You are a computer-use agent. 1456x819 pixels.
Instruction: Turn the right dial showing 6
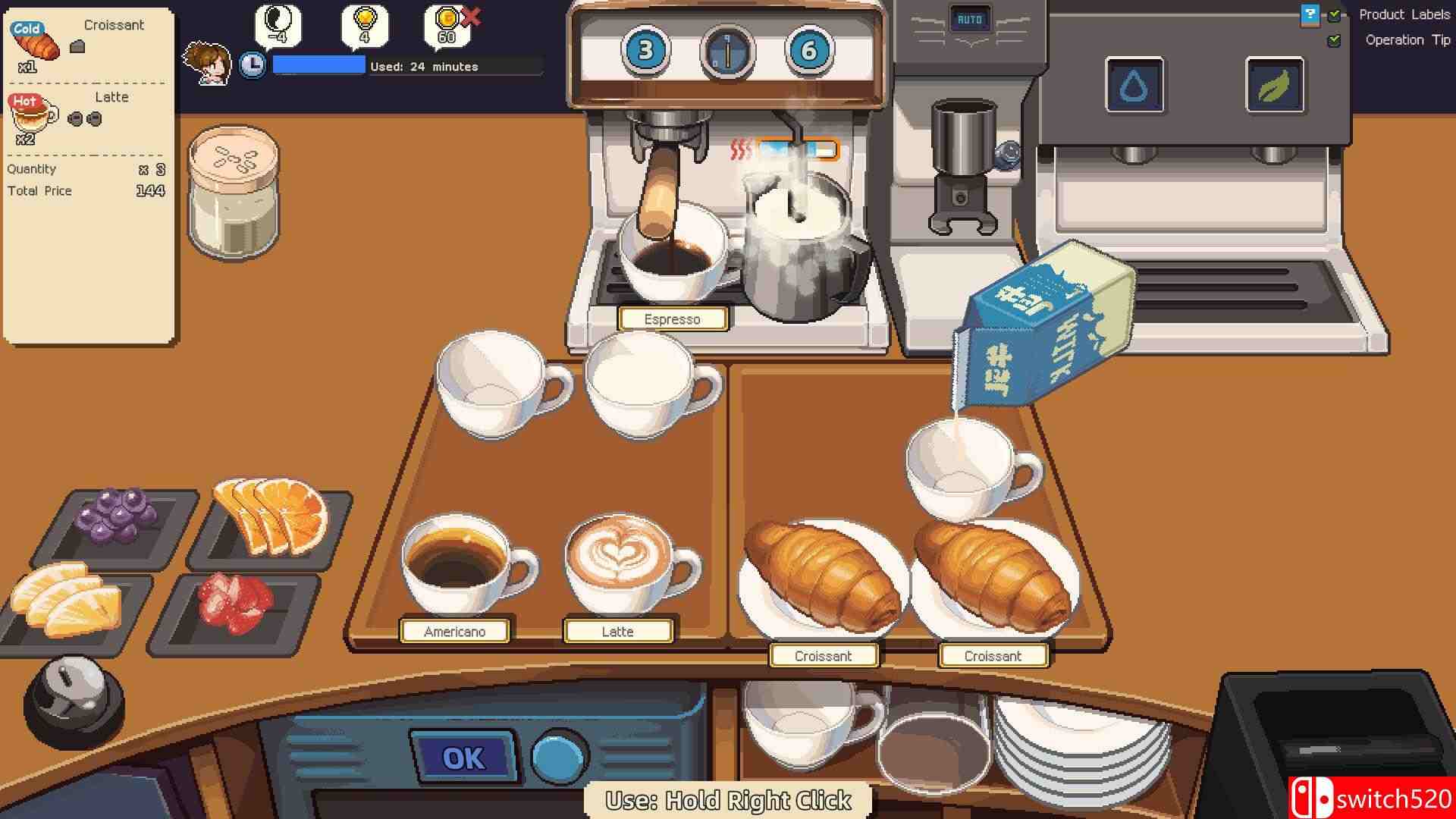[808, 50]
